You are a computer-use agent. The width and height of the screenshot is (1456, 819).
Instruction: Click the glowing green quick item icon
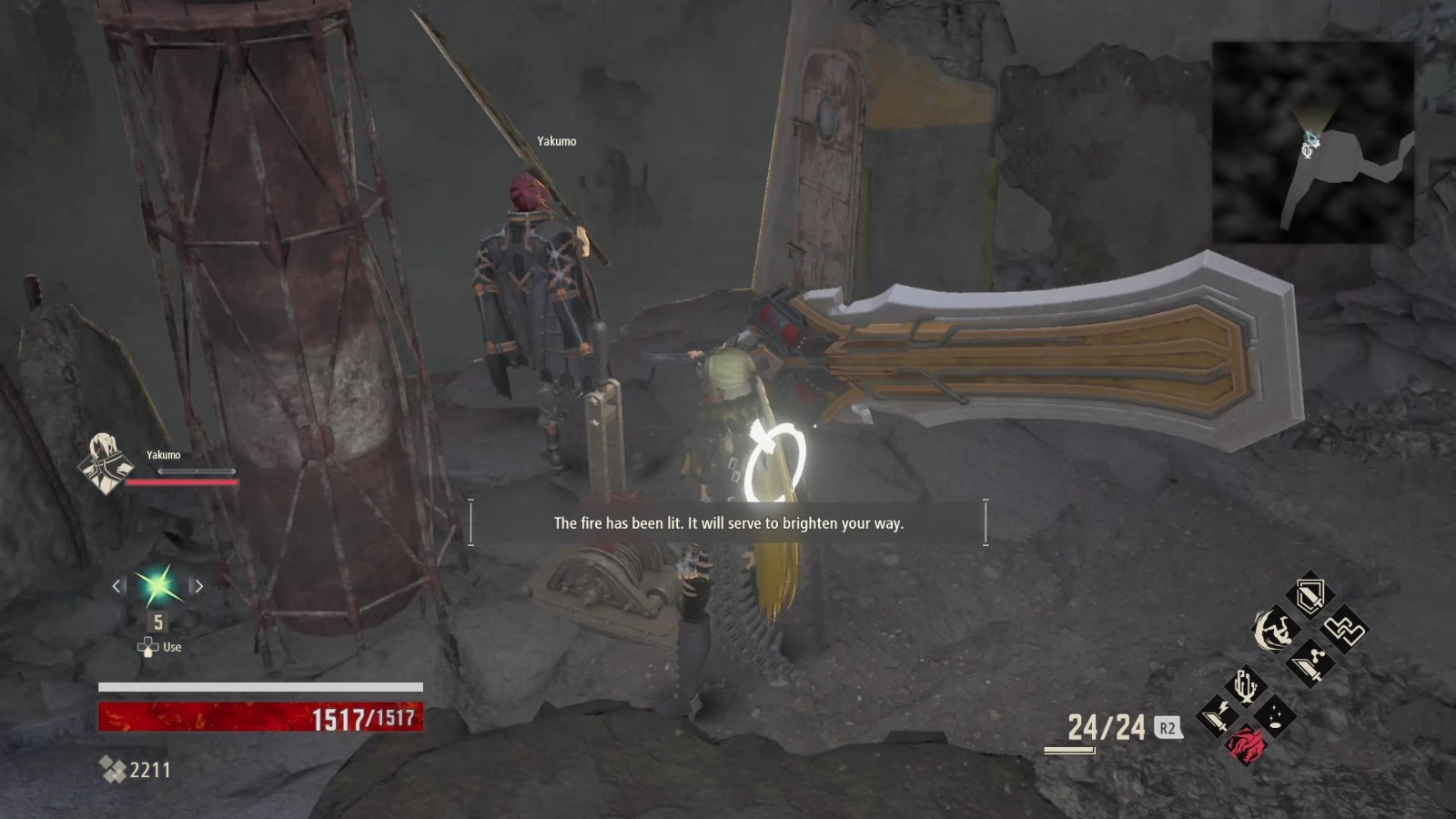coord(157,585)
